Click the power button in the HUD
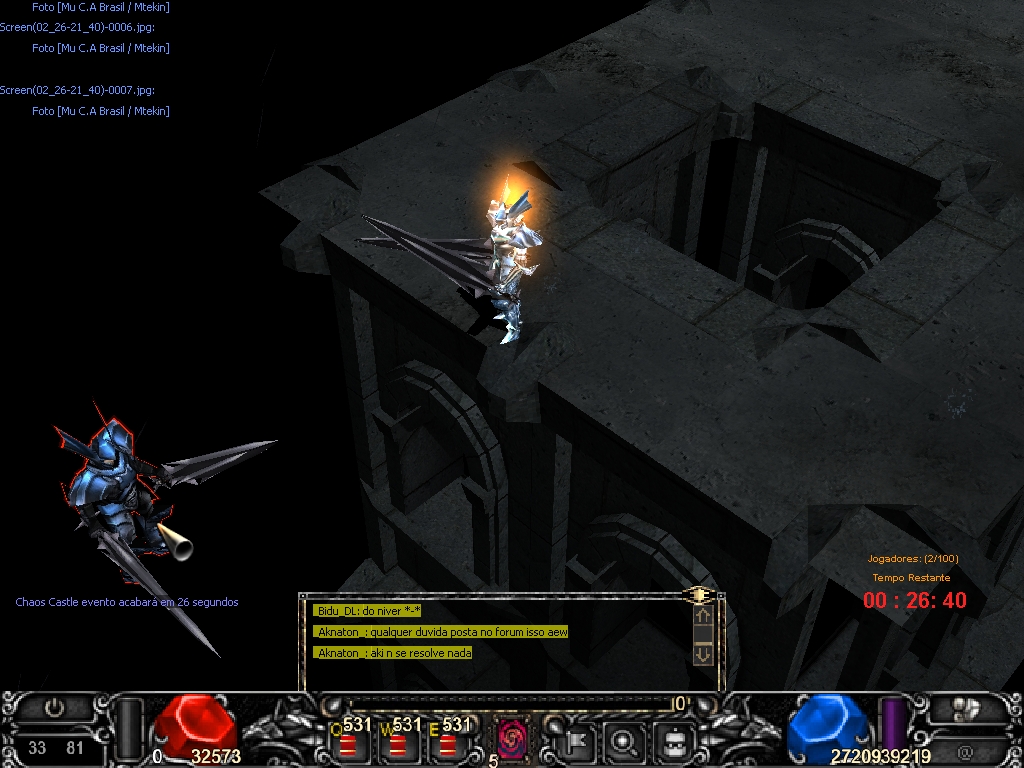Viewport: 1024px width, 768px height. 55,708
